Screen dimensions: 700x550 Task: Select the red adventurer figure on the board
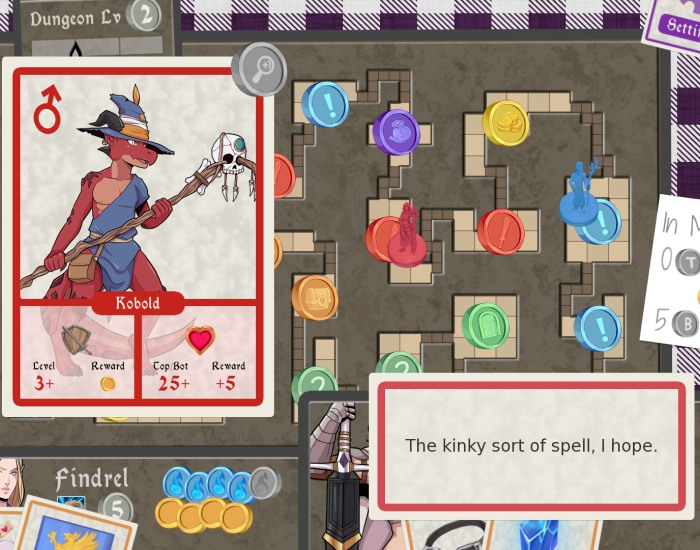407,236
